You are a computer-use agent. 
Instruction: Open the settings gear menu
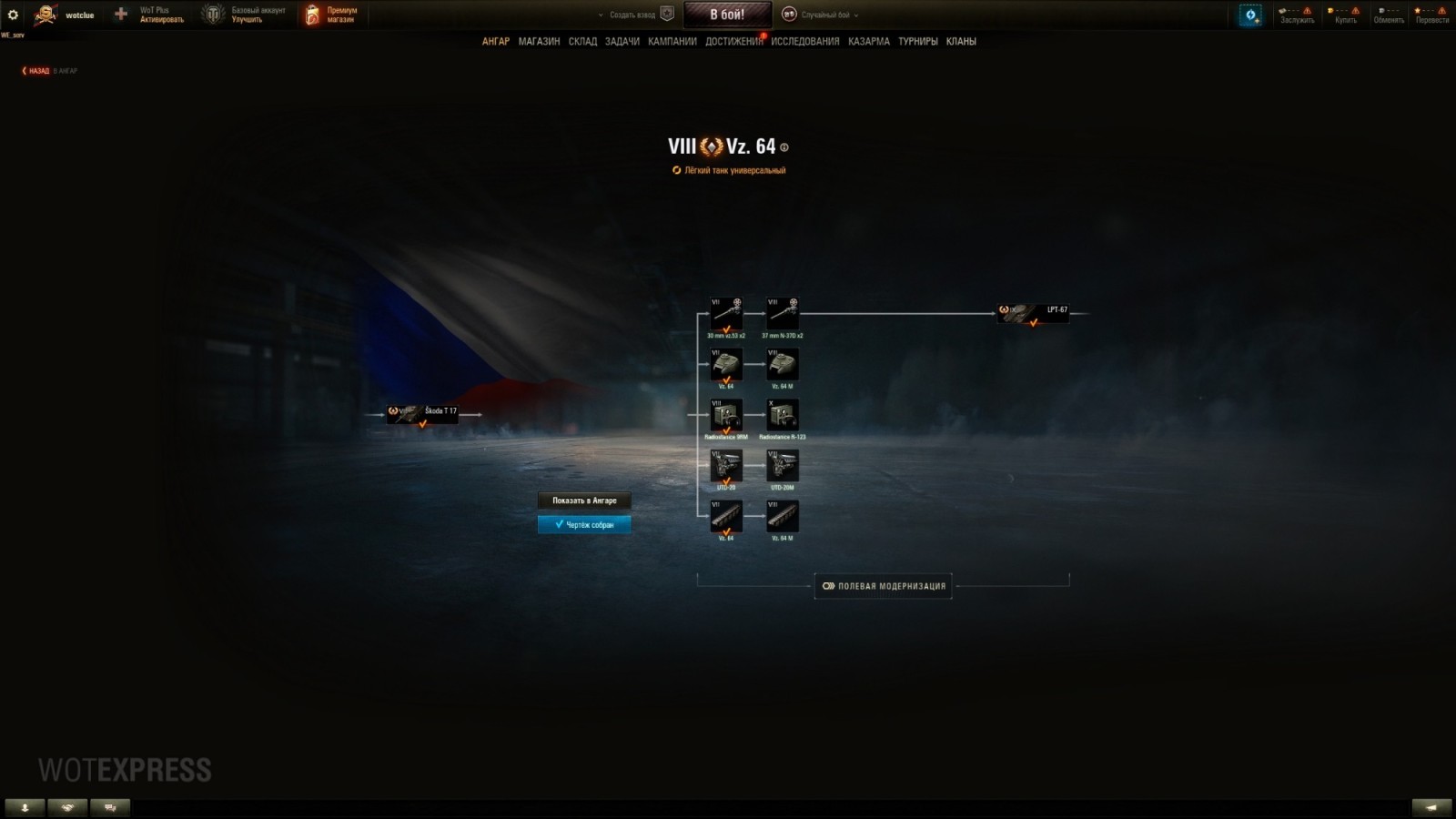click(x=12, y=15)
